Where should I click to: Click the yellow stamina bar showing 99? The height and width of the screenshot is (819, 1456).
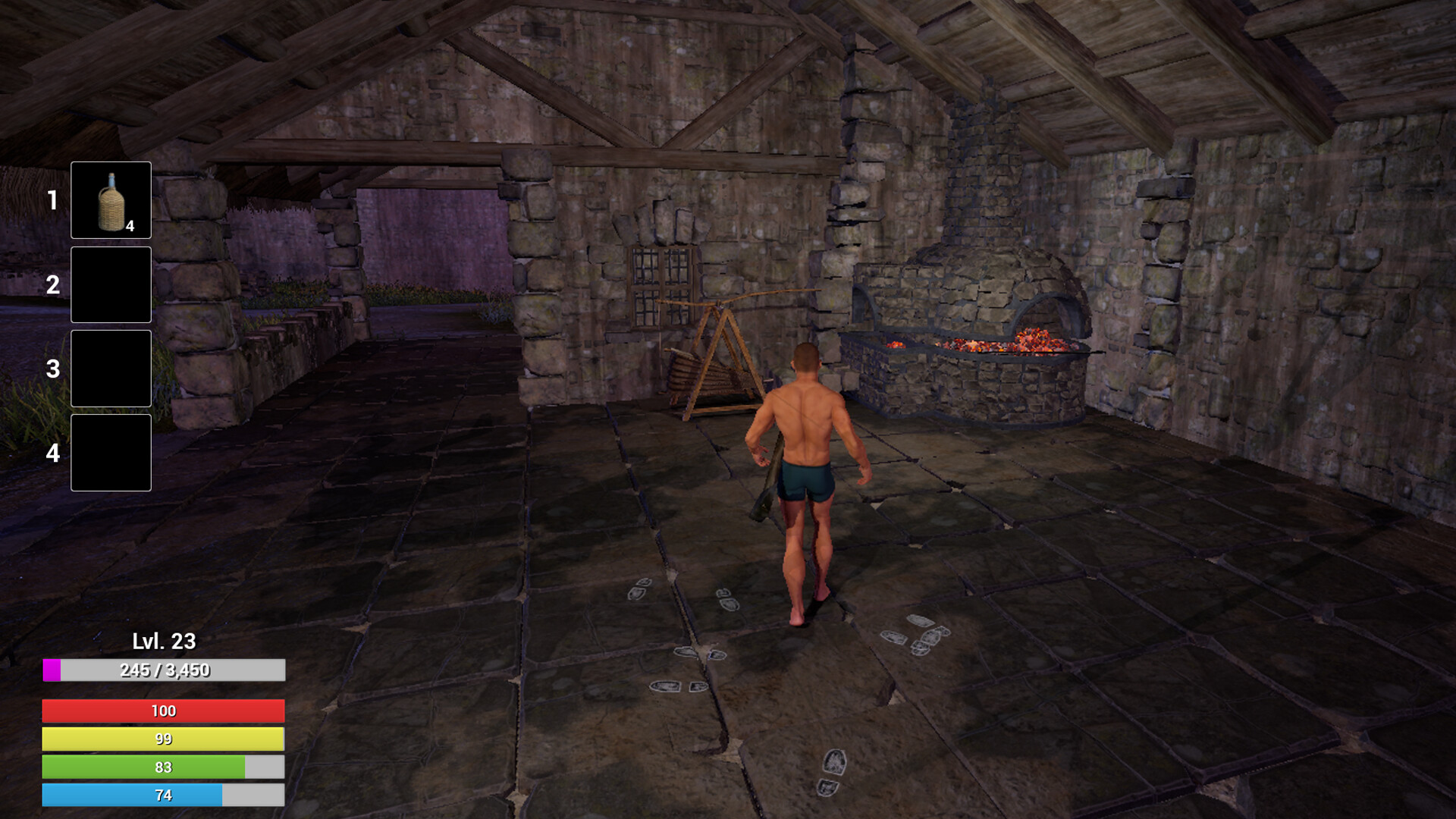(x=163, y=739)
